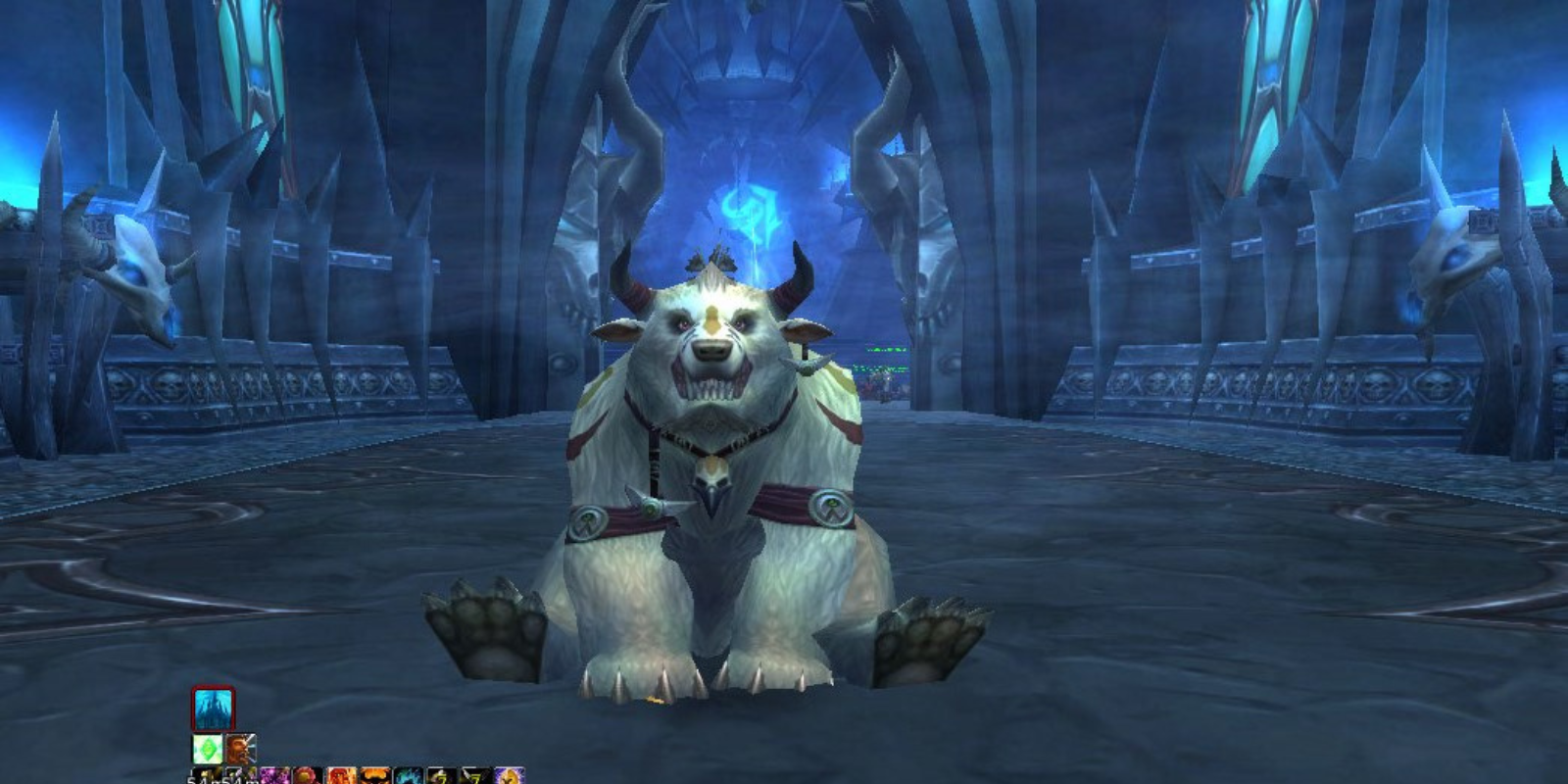Viewport: 1568px width, 784px height.
Task: Select the orange mask ability icon
Action: click(x=375, y=775)
